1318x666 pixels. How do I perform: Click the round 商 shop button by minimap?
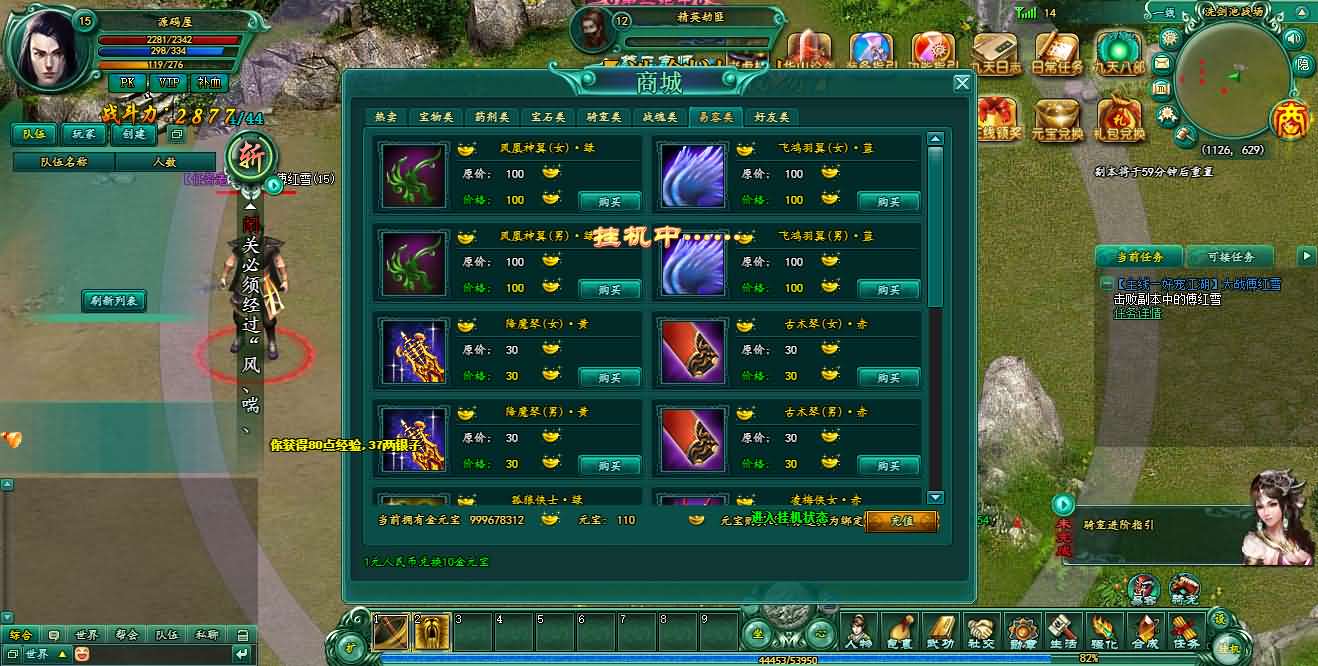(x=1289, y=119)
